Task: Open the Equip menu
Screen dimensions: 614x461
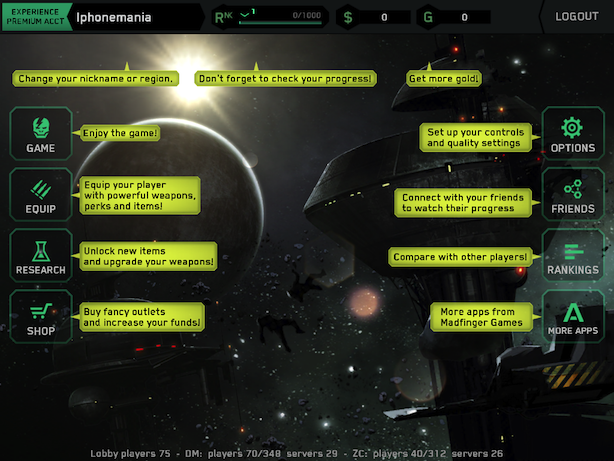Action: pos(41,195)
